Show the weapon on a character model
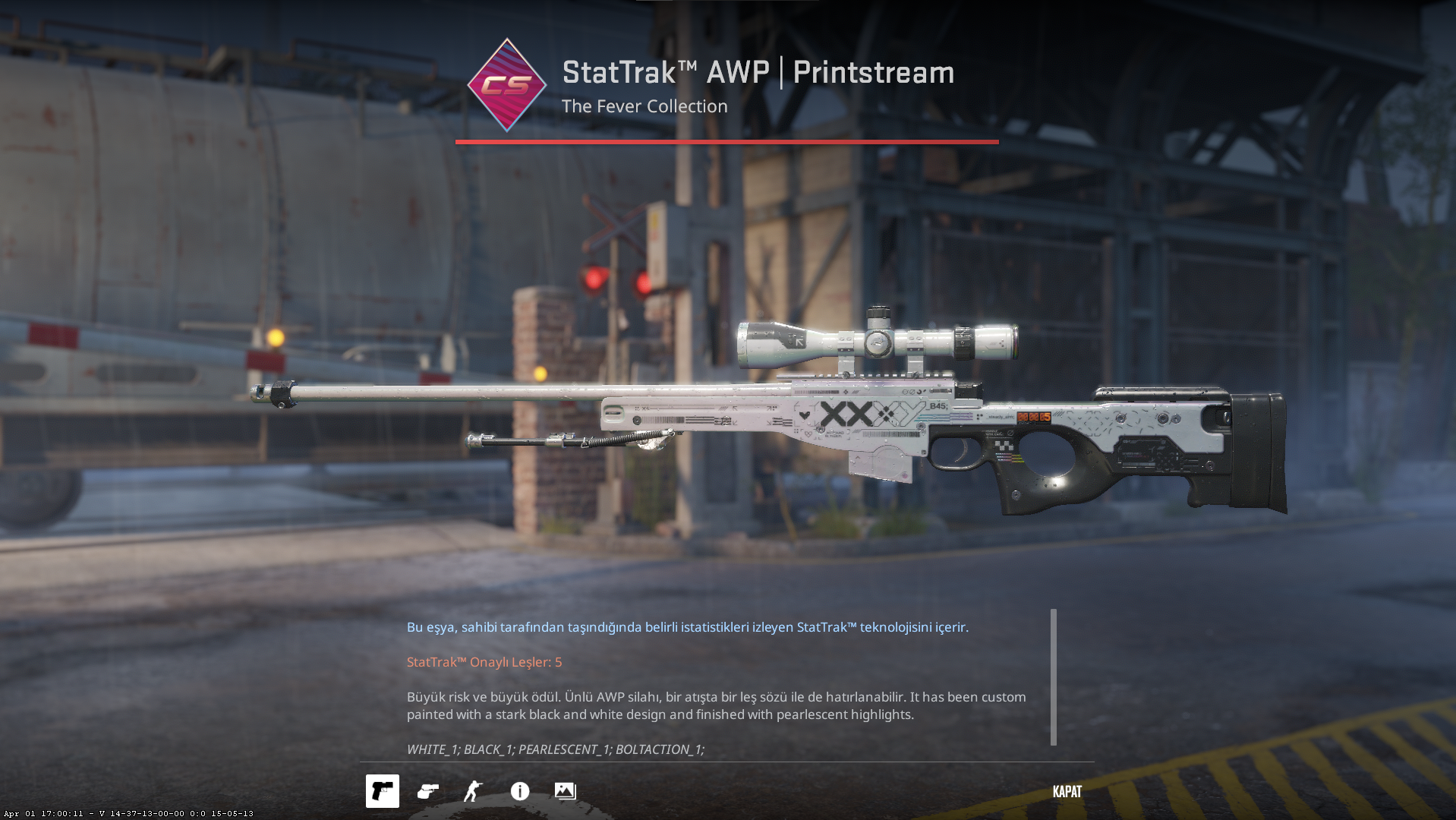The image size is (1456, 820). point(473,791)
